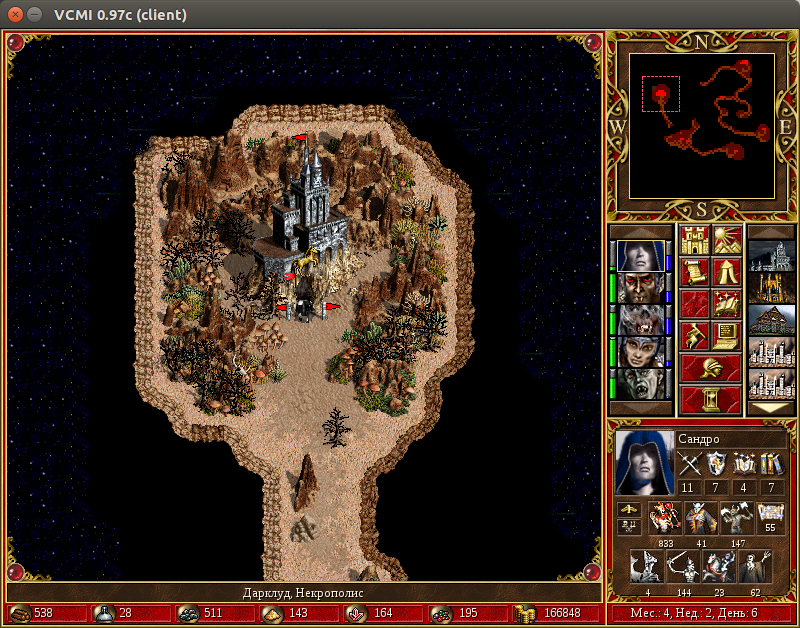The height and width of the screenshot is (628, 800).
Task: End the turn with the hourglass button
Action: click(710, 398)
